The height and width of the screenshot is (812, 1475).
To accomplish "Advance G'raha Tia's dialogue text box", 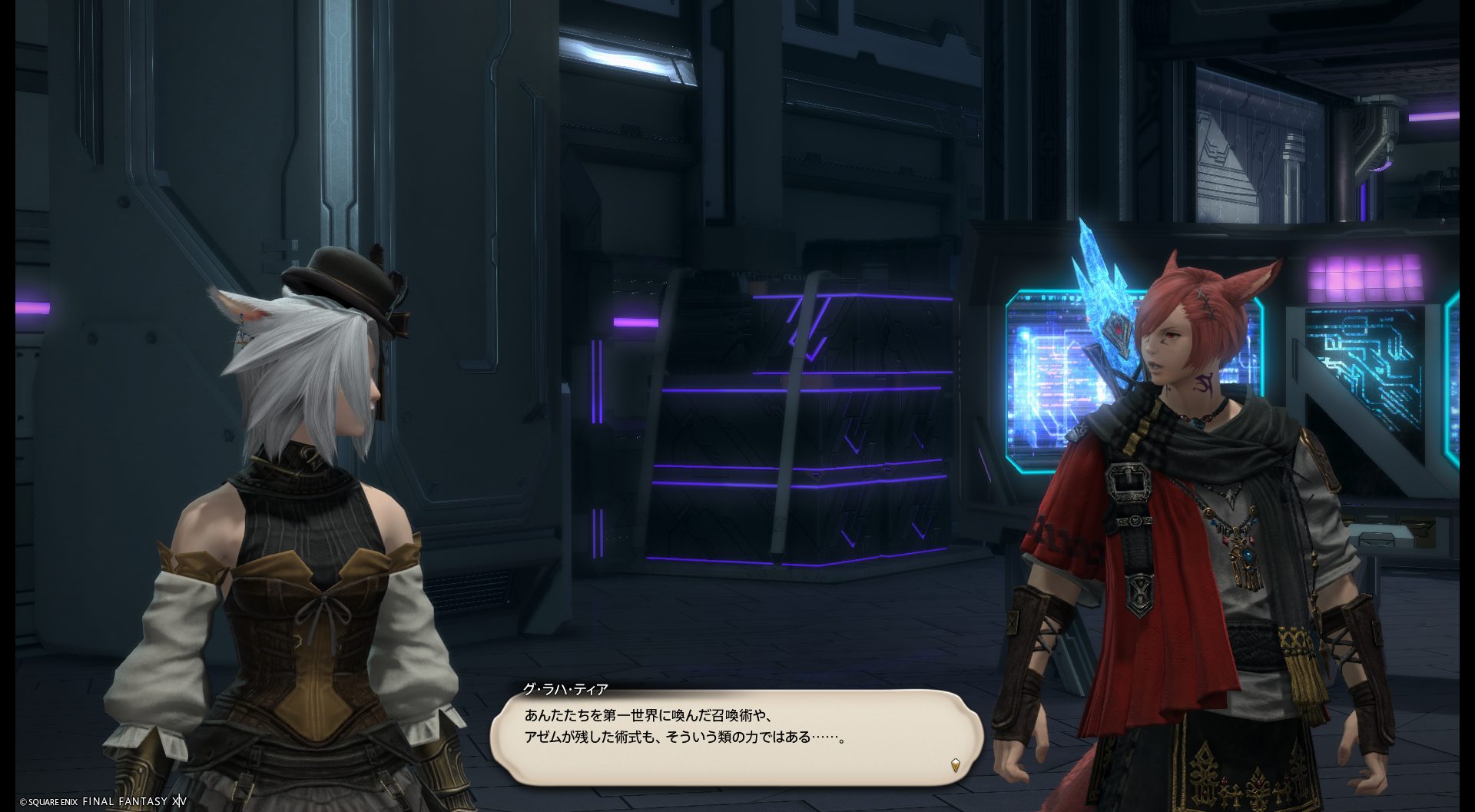I will coord(736,736).
